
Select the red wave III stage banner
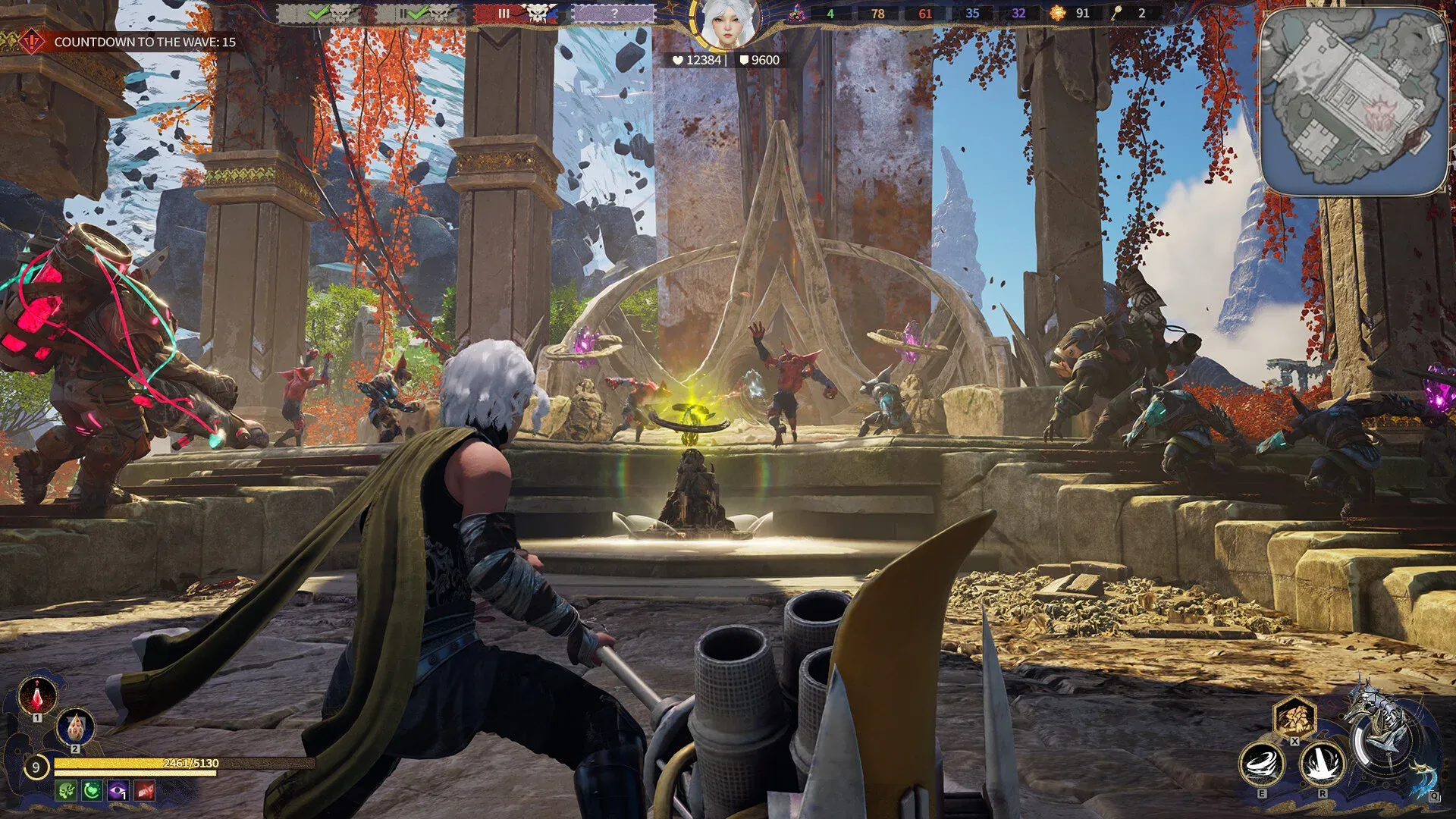pyautogui.click(x=516, y=14)
